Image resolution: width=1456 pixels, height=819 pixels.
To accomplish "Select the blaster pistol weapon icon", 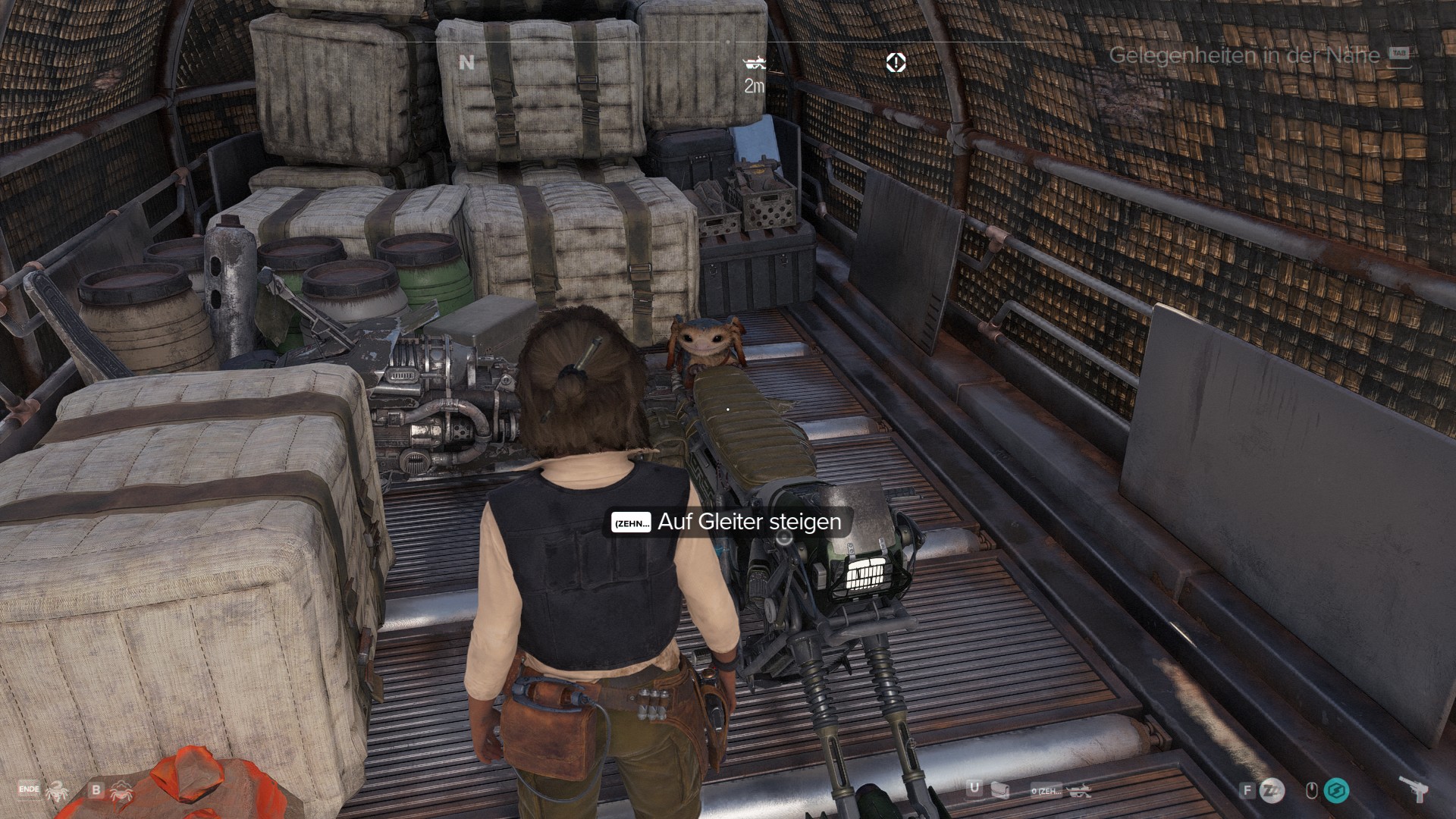I will click(x=1414, y=789).
